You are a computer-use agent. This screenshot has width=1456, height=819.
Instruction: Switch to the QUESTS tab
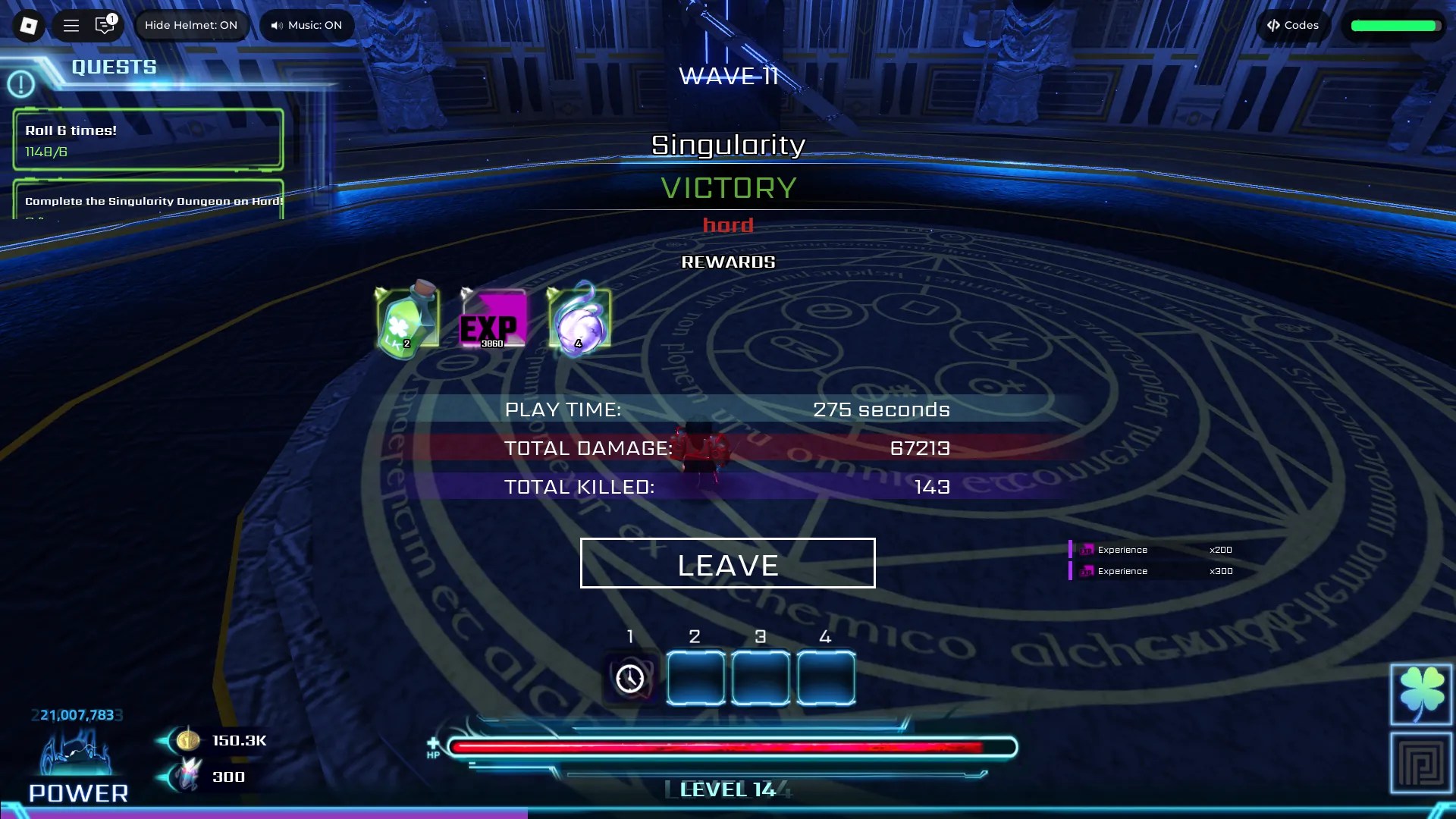114,66
